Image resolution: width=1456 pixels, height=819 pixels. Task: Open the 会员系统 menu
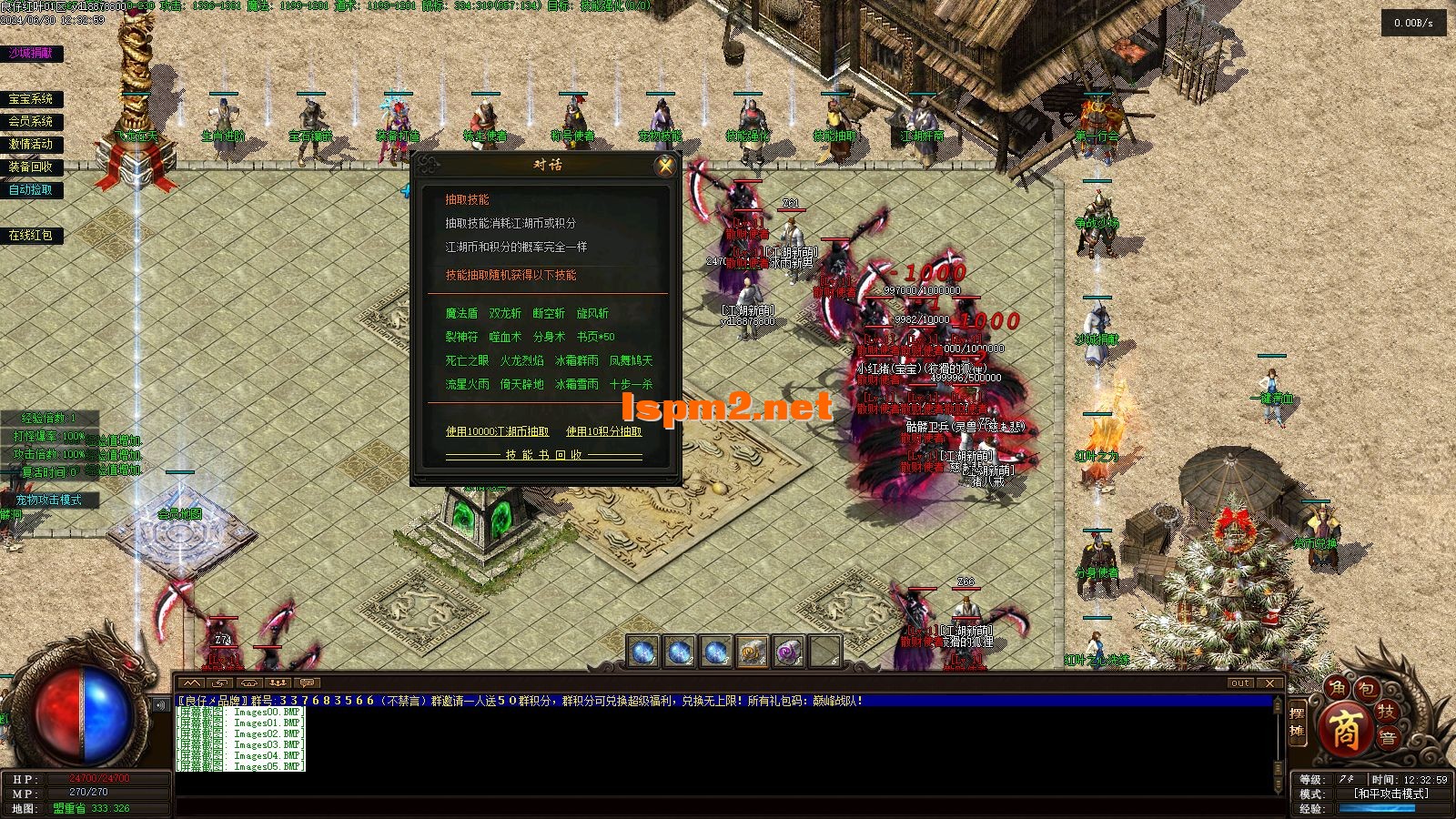coord(31,121)
